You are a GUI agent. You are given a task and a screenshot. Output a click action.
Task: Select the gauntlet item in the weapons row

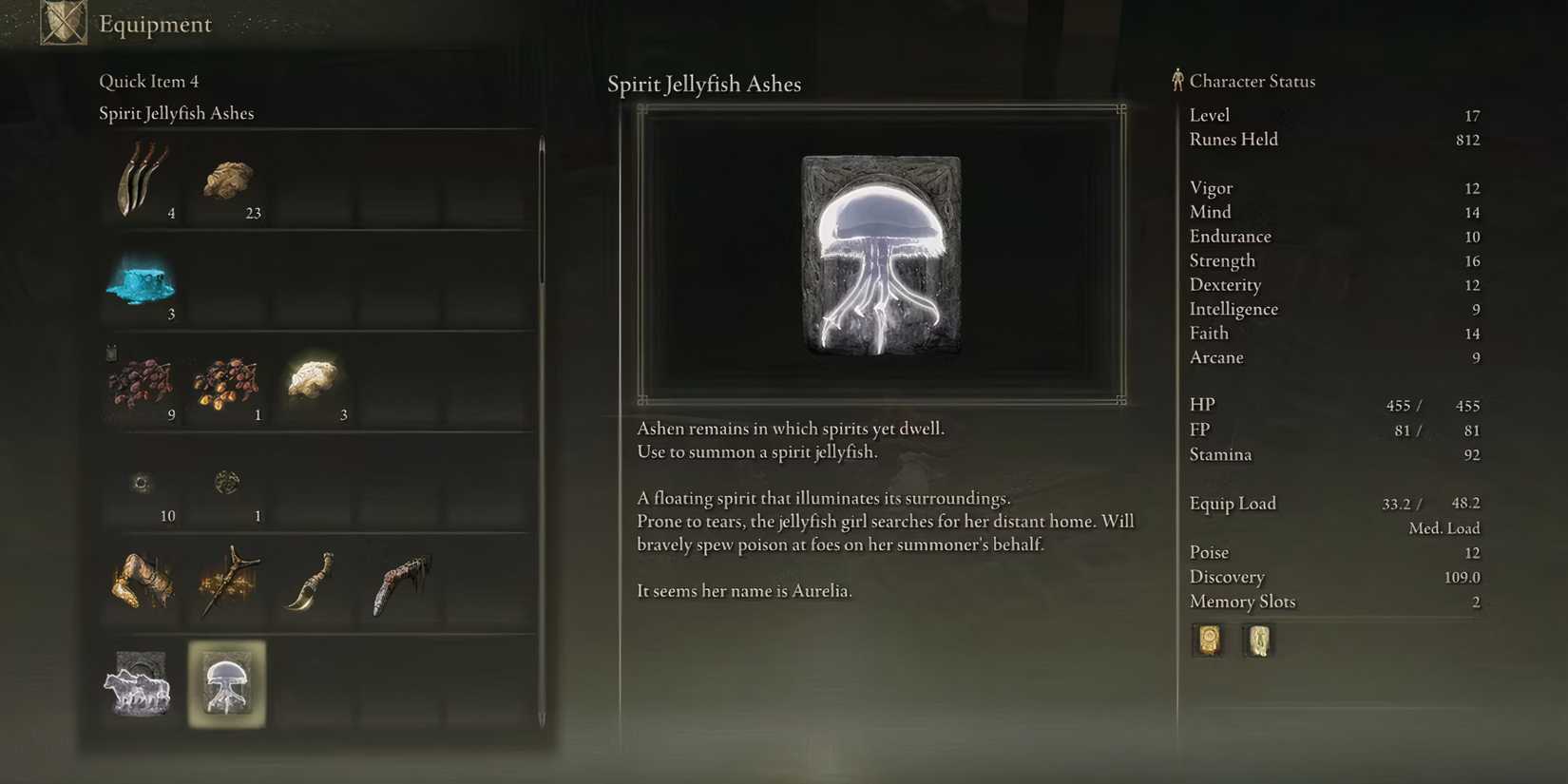point(143,583)
